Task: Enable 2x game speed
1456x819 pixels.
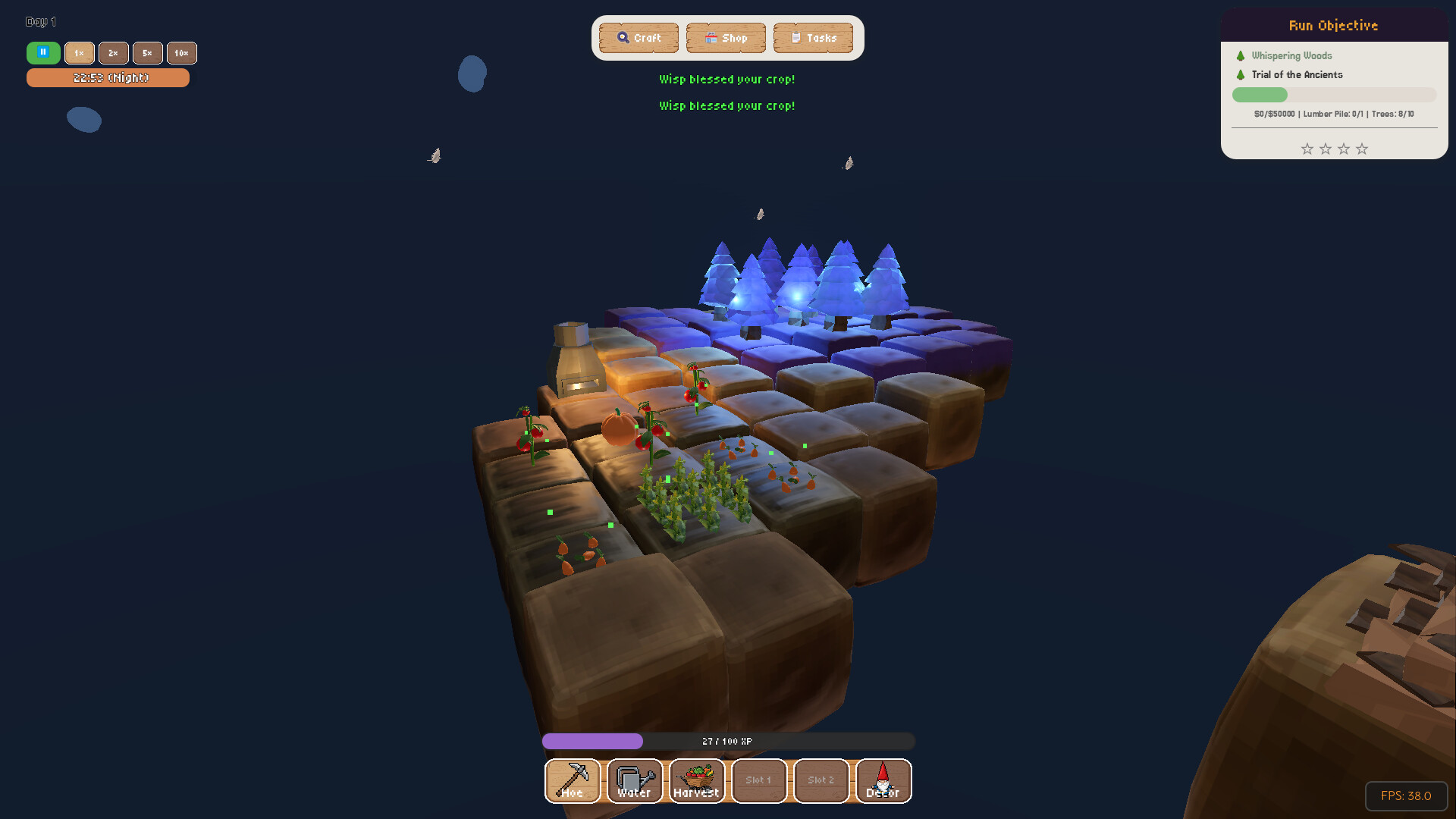Action: [x=113, y=53]
